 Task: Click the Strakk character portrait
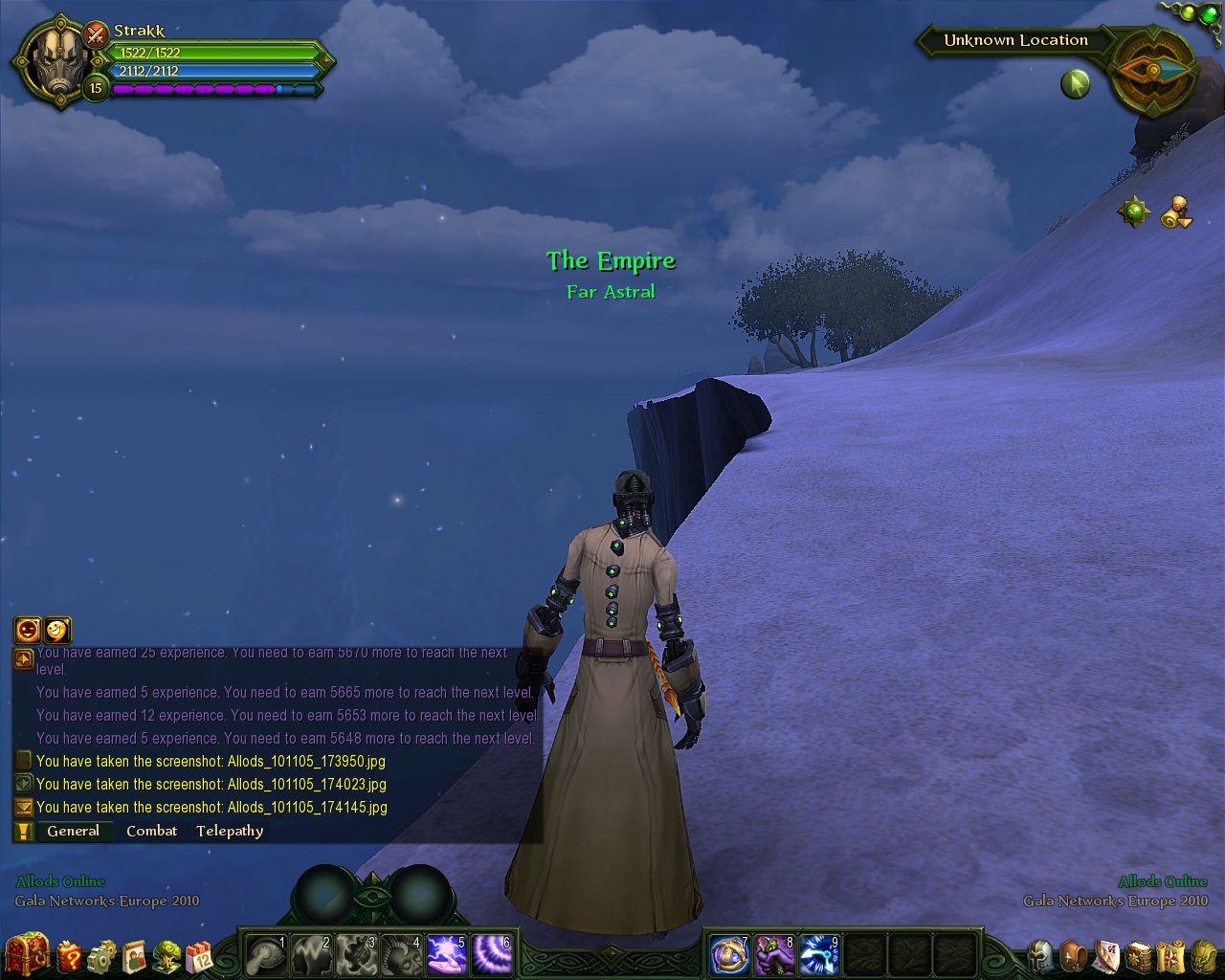59,59
